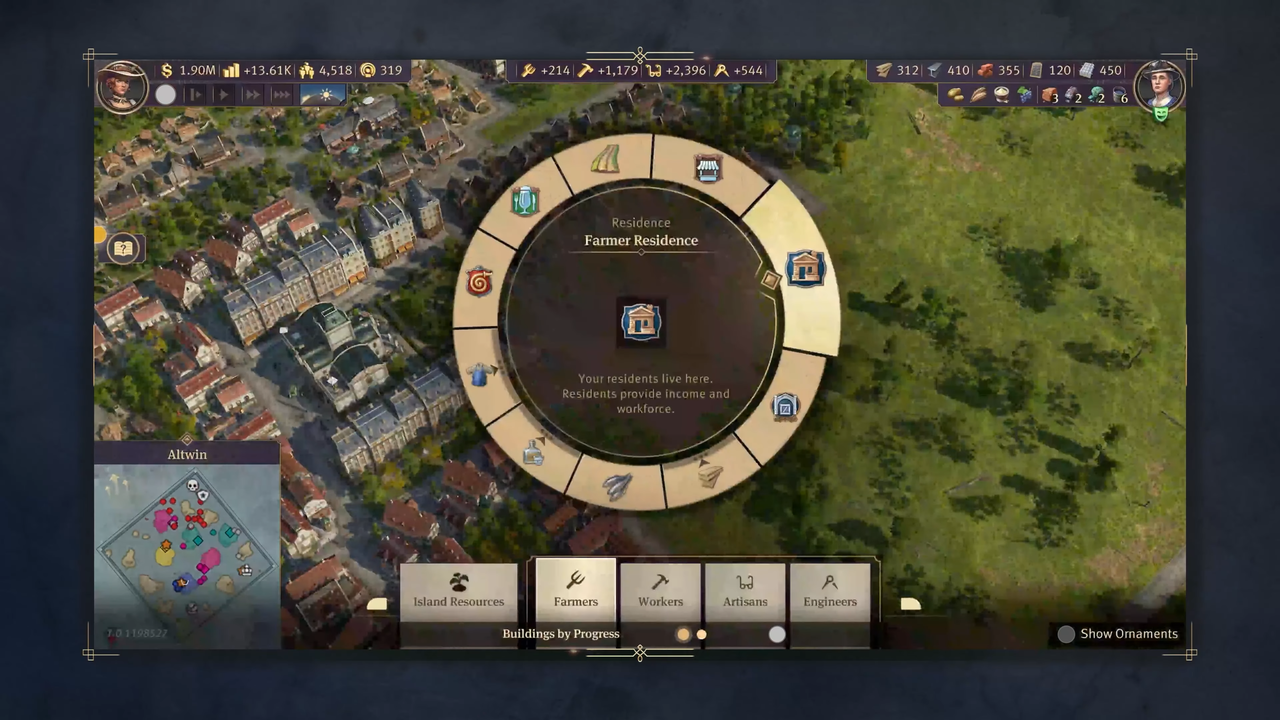Show the Engineers building tab

830,590
